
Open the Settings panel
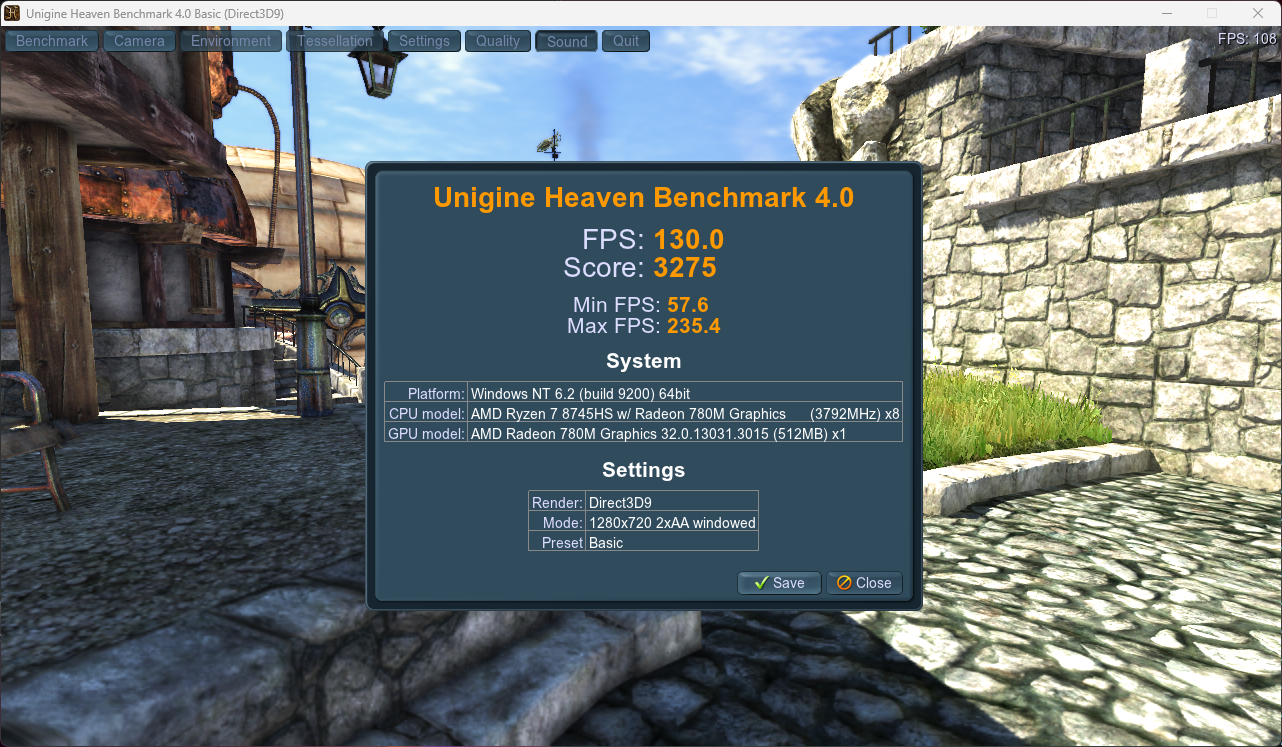tap(424, 41)
